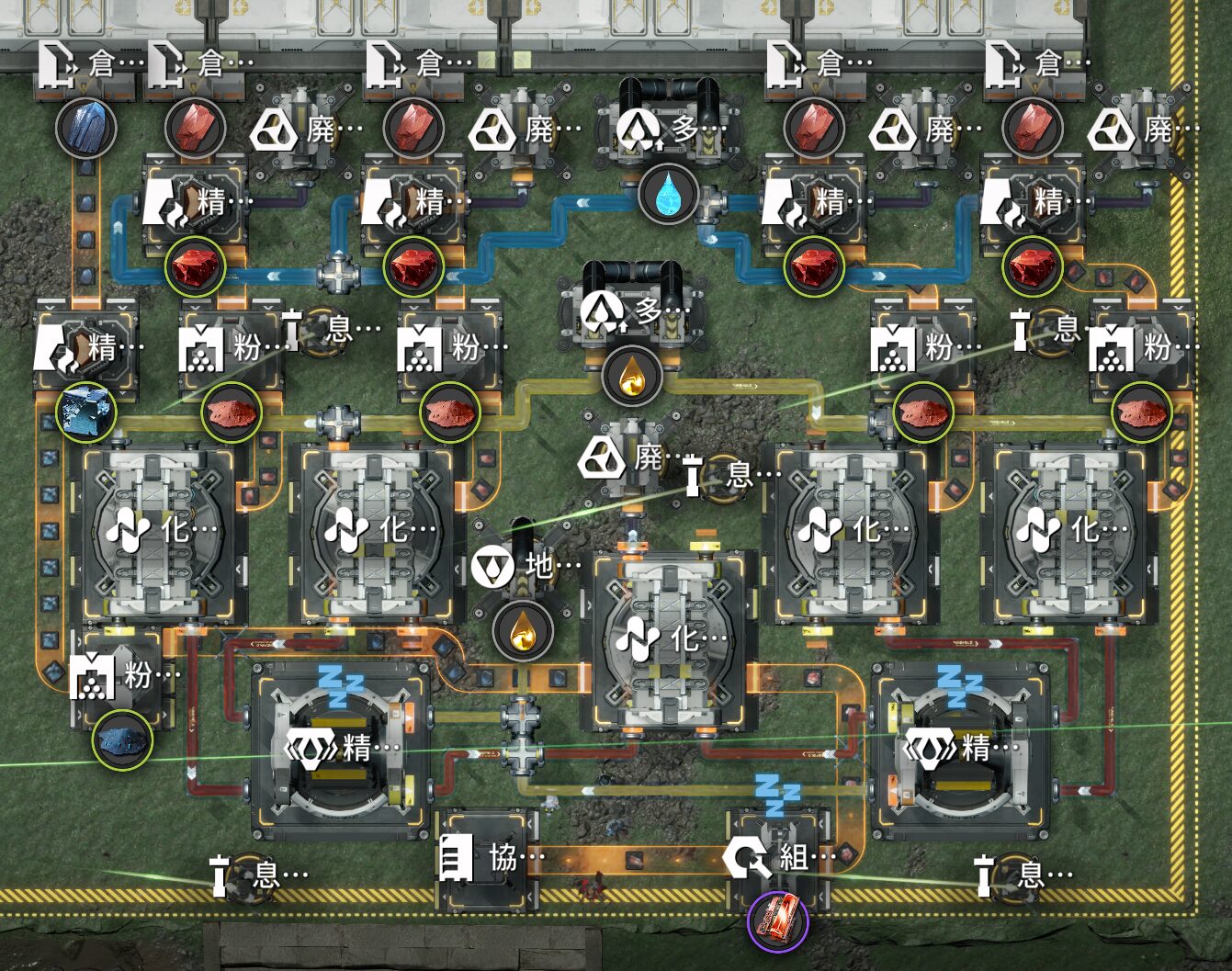Select the purple-ringed red product icon

pos(777,920)
